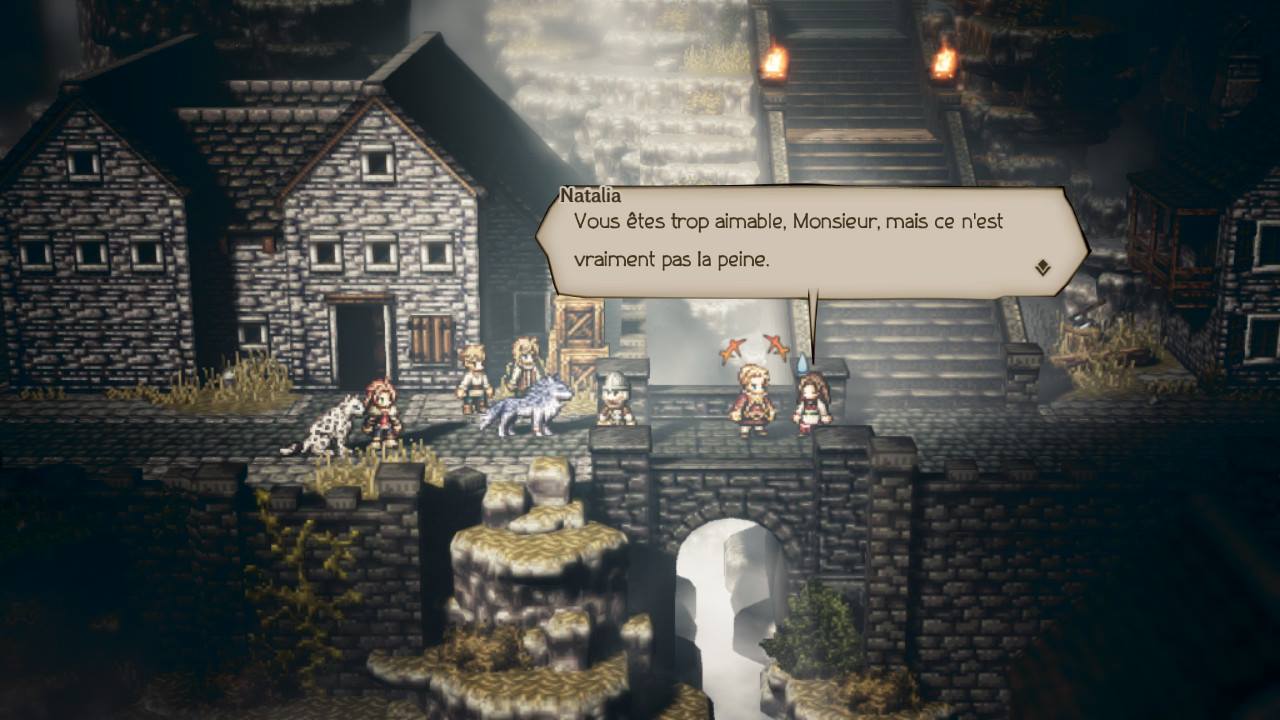Advance the dialogue with the continue arrow
Image resolution: width=1280 pixels, height=720 pixels.
coord(1042,267)
